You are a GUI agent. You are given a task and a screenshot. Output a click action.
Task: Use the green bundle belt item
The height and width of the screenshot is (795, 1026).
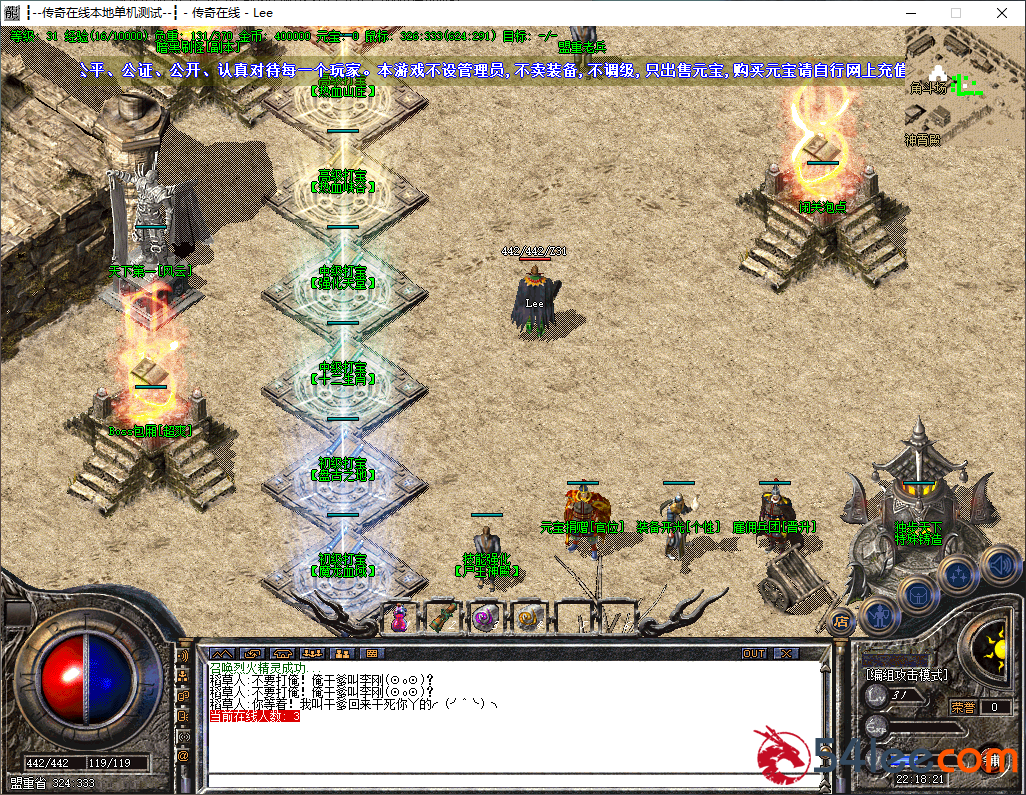(441, 618)
